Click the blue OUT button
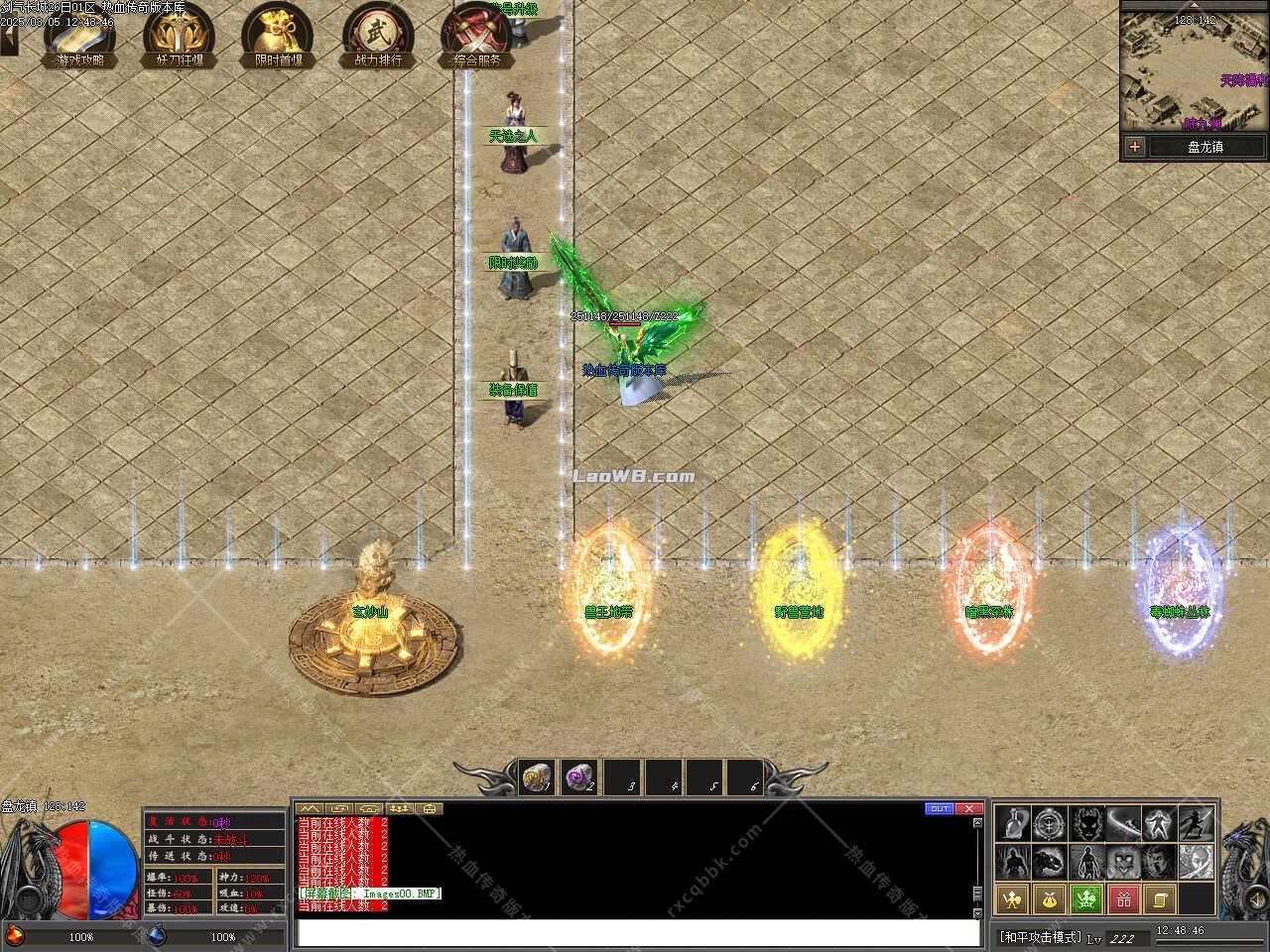 939,808
